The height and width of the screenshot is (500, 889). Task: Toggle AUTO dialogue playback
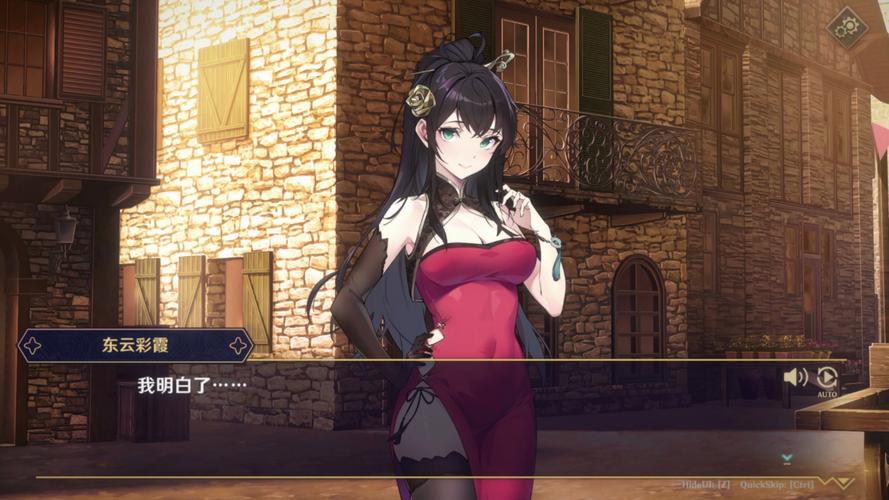(x=827, y=380)
